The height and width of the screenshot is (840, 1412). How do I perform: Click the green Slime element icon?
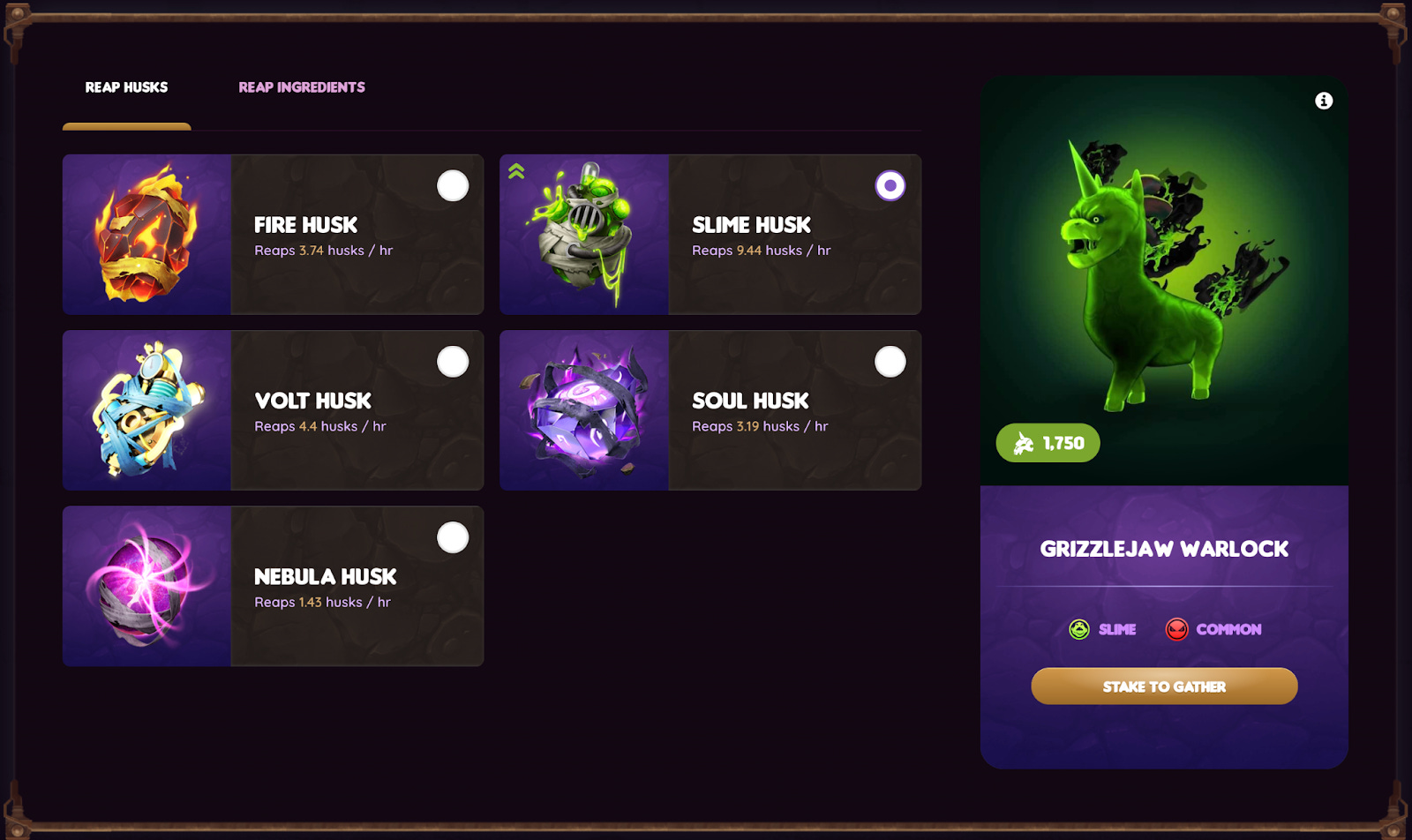pos(1078,629)
